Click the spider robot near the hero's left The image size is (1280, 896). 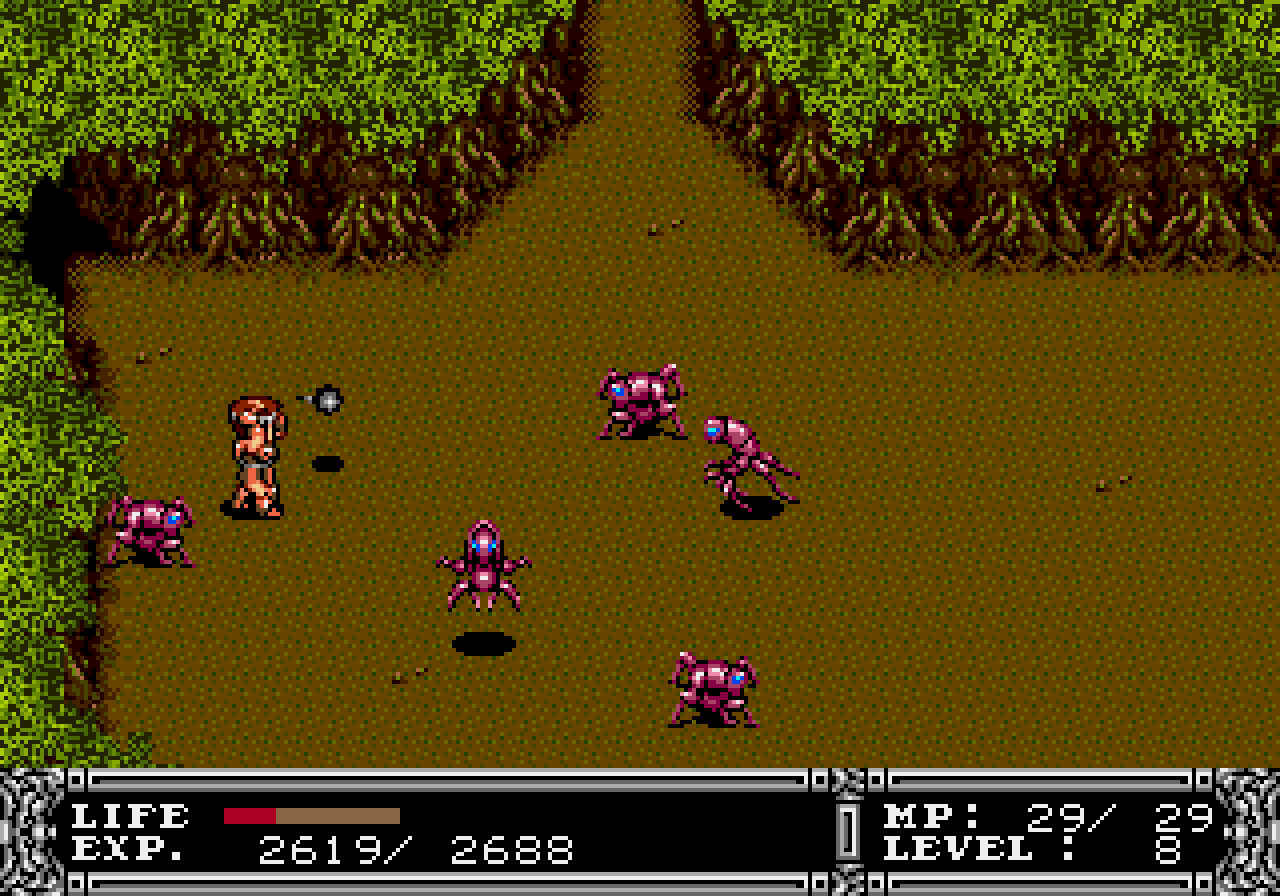pos(152,530)
